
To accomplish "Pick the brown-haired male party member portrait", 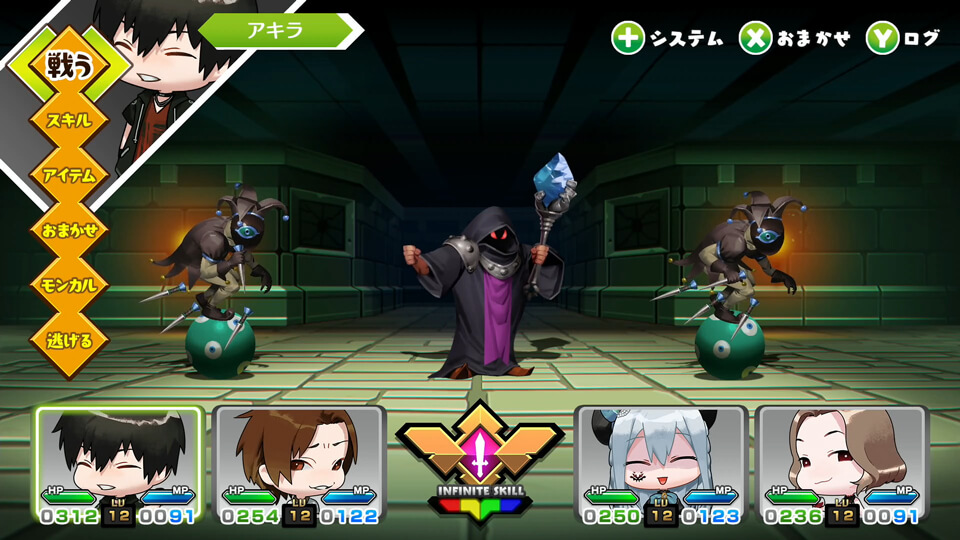I will (x=299, y=462).
